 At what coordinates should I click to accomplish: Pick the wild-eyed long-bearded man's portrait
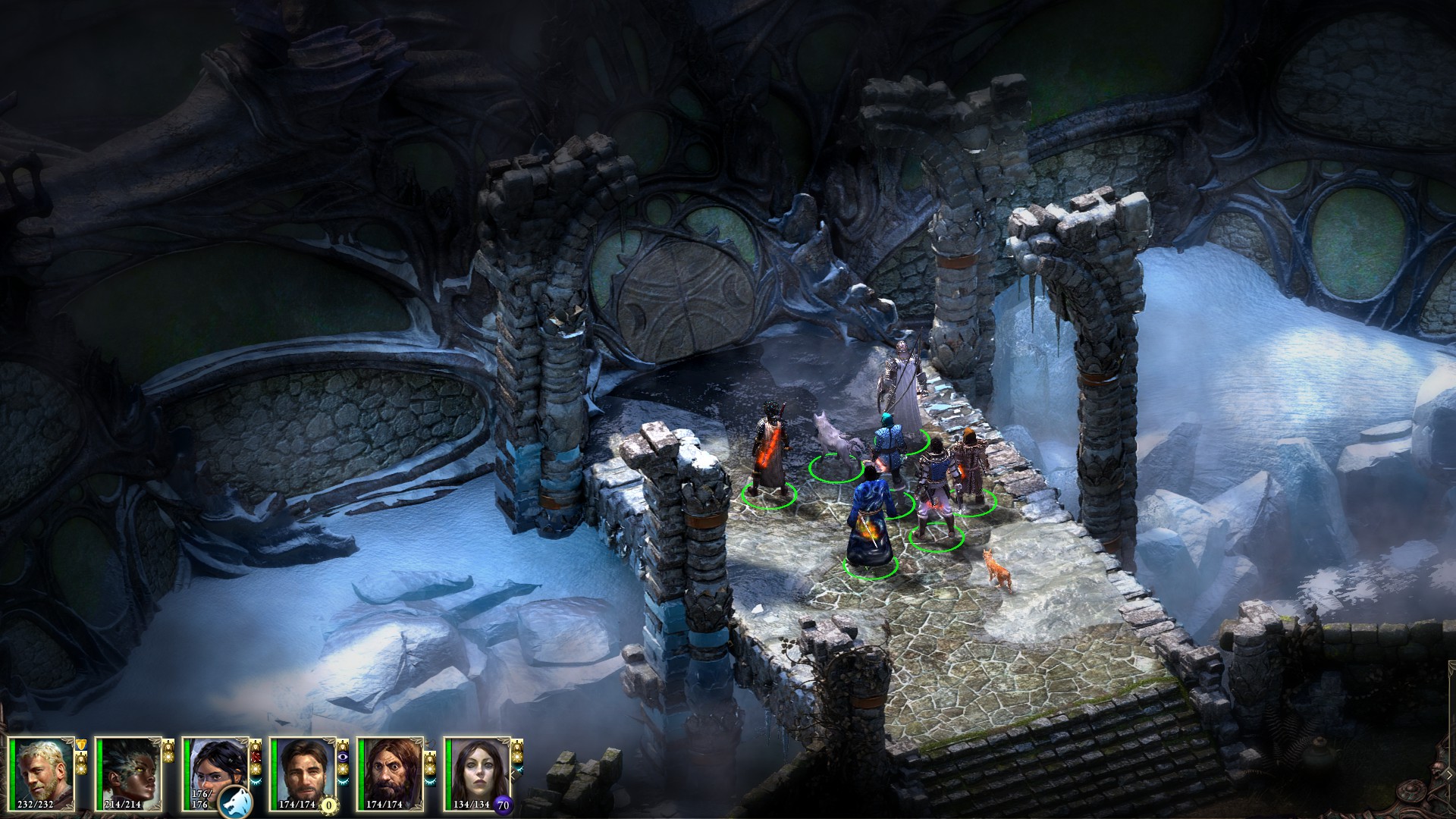tap(391, 772)
